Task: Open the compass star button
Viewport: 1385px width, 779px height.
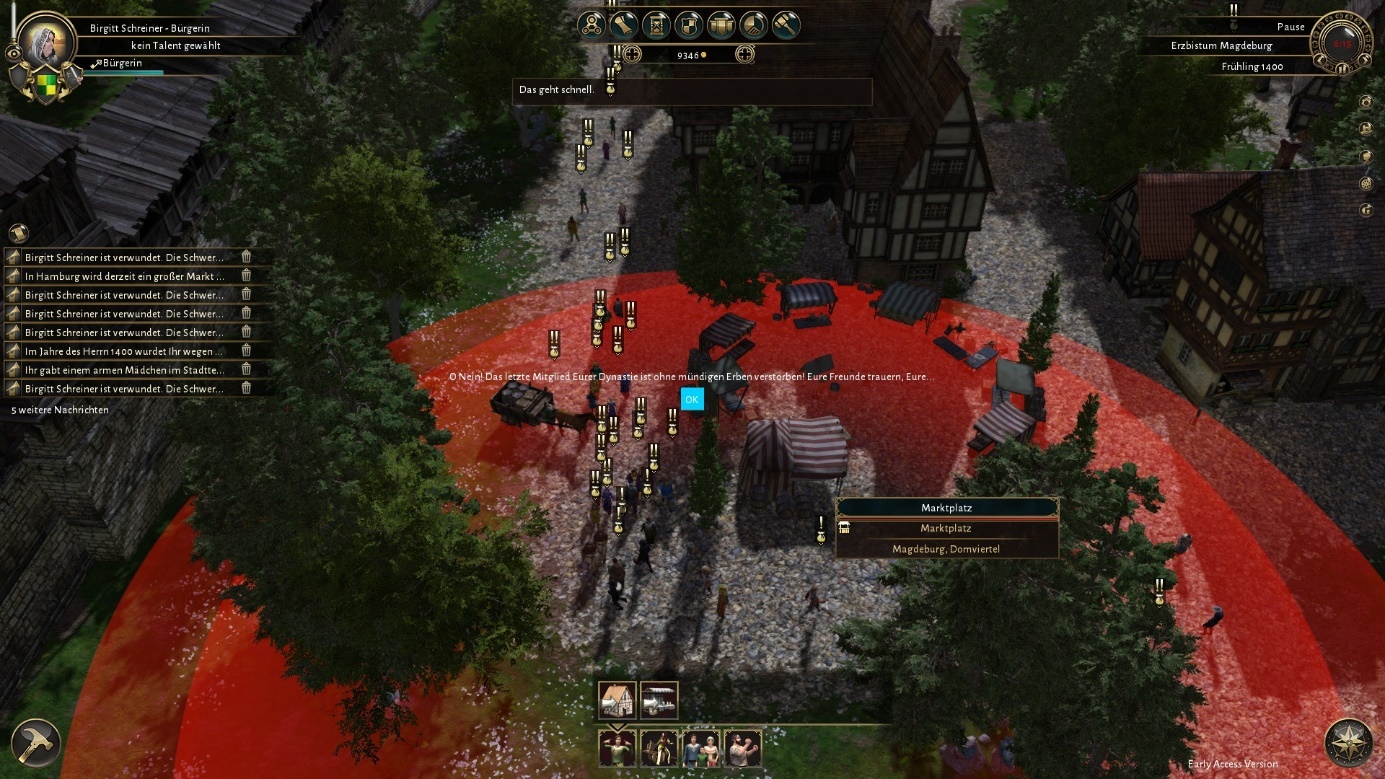Action: click(1348, 743)
